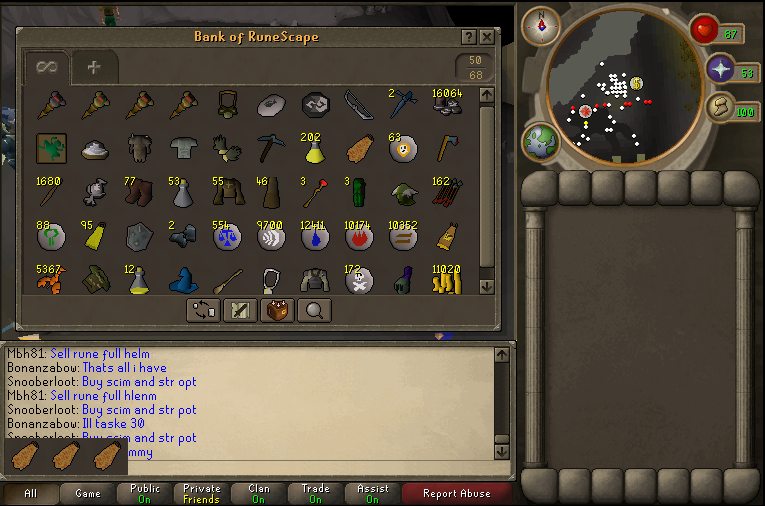The height and width of the screenshot is (506, 765).
Task: Take the raw lobsters stack of 5367
Action: (x=52, y=281)
